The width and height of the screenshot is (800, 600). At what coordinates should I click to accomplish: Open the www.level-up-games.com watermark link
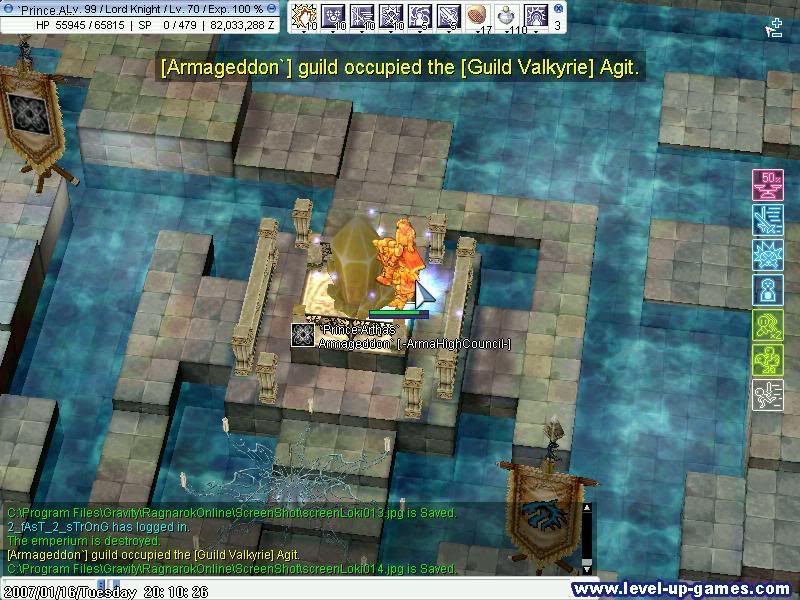tap(682, 589)
